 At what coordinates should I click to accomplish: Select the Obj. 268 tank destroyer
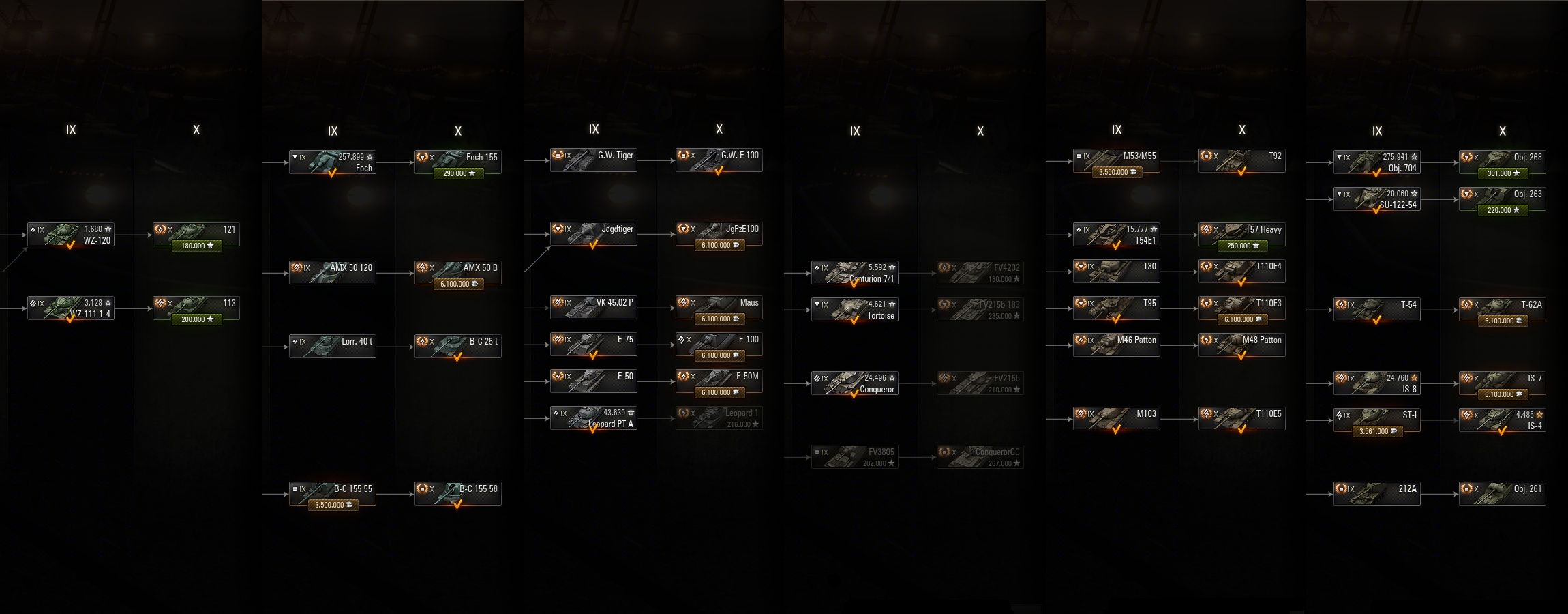tap(1503, 162)
